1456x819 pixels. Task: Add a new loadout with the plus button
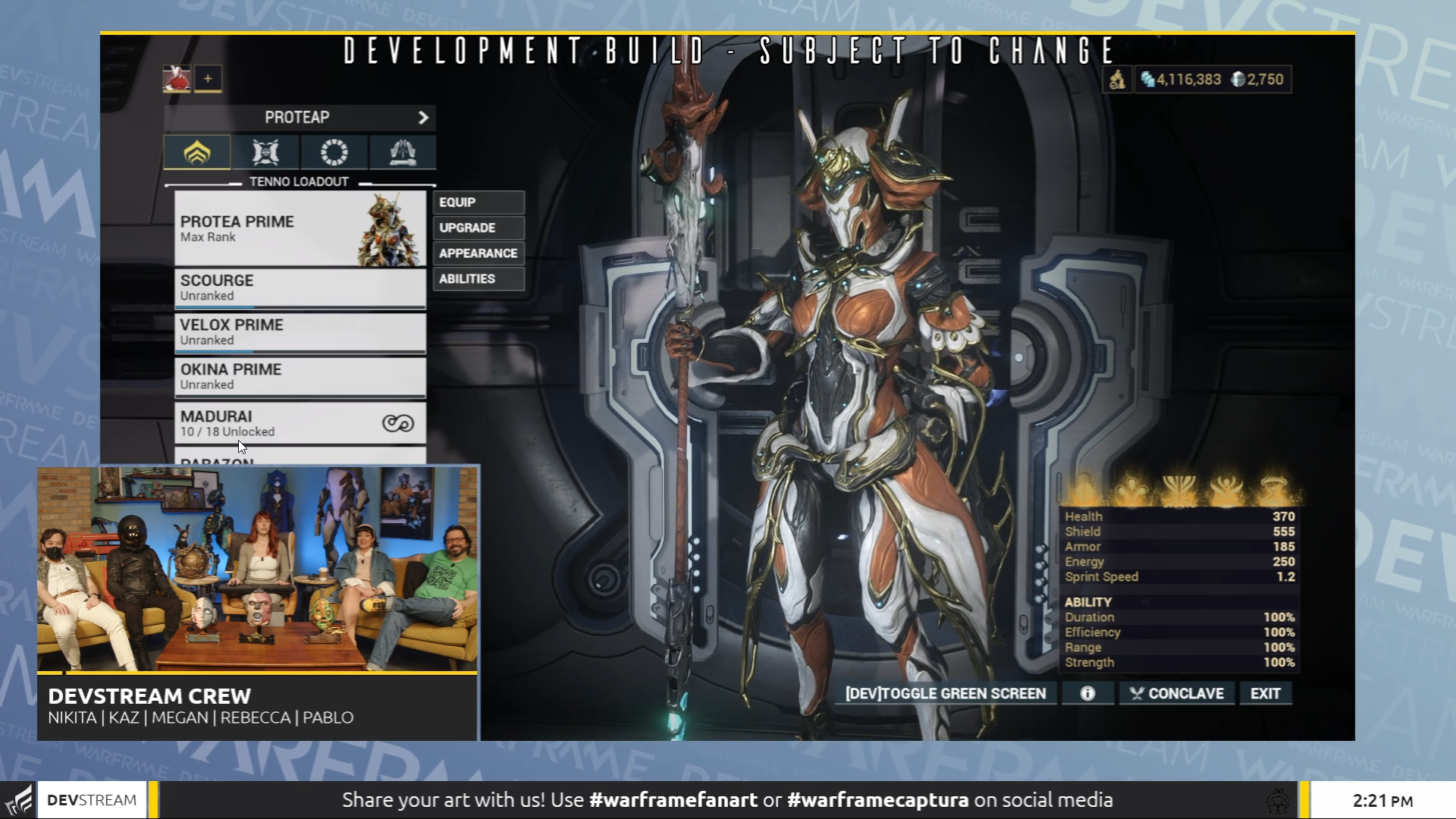pyautogui.click(x=209, y=79)
